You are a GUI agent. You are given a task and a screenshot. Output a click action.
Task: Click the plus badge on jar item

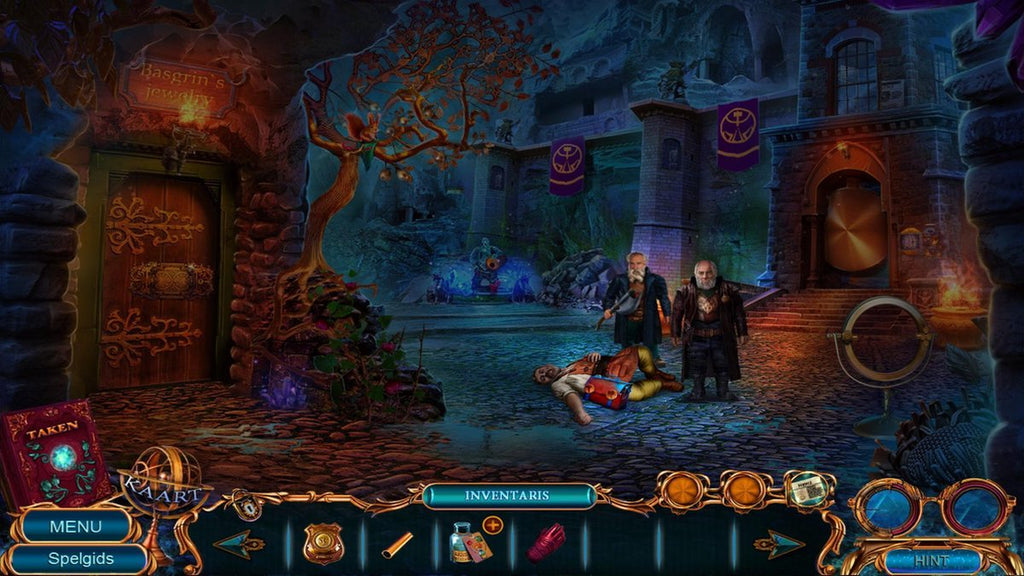tap(492, 524)
